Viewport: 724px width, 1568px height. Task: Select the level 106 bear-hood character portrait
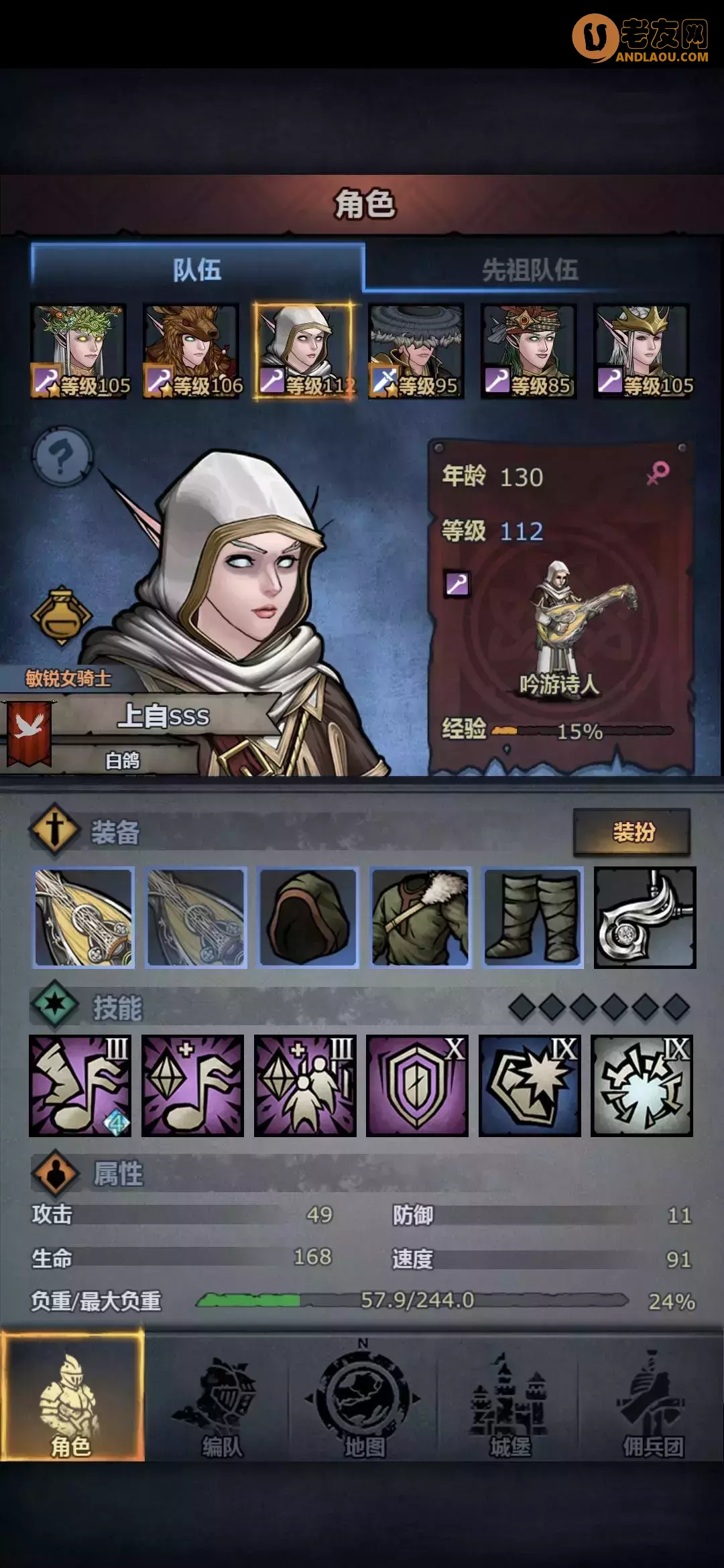click(x=191, y=350)
